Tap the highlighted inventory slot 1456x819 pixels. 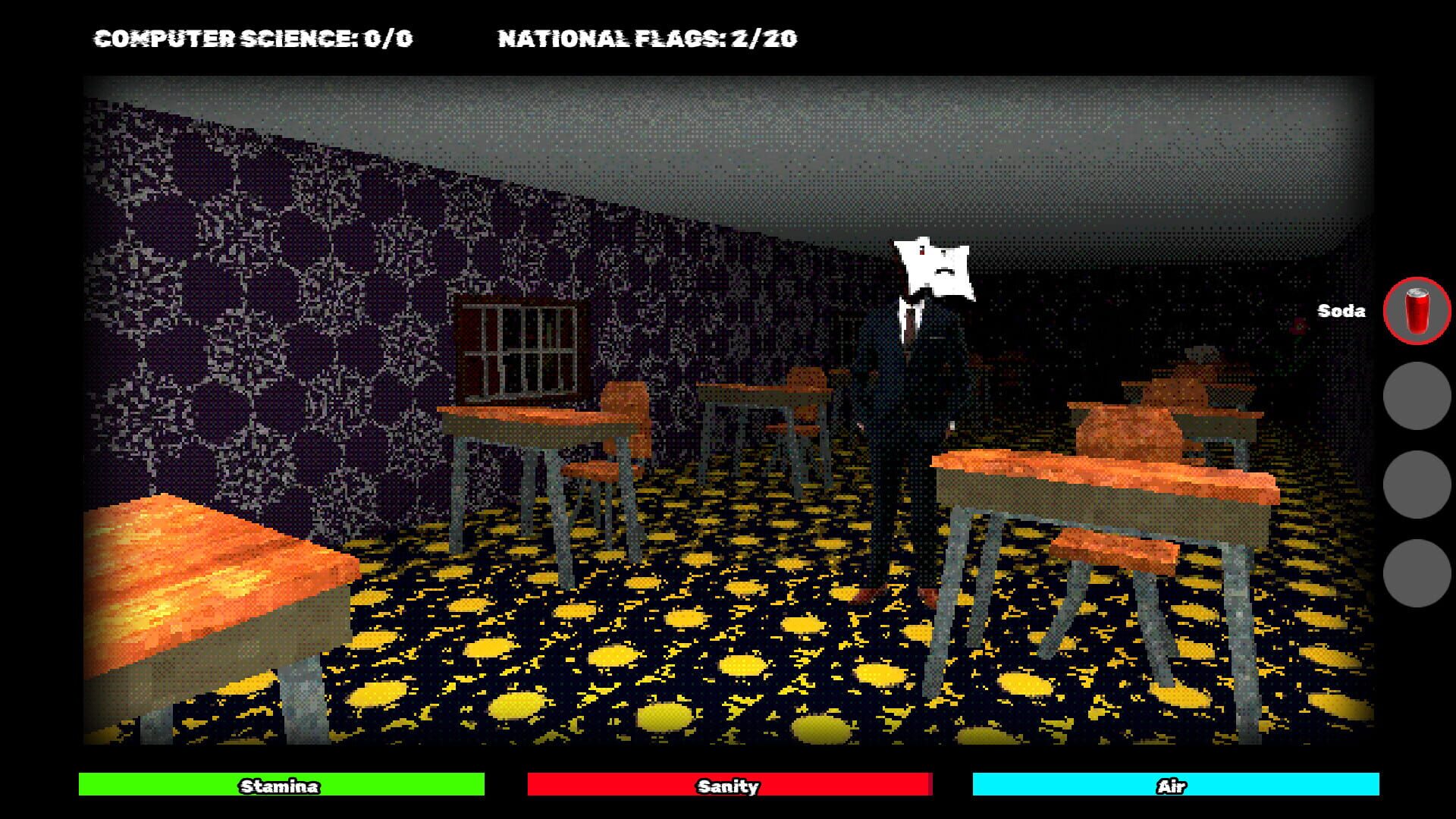pos(1416,311)
